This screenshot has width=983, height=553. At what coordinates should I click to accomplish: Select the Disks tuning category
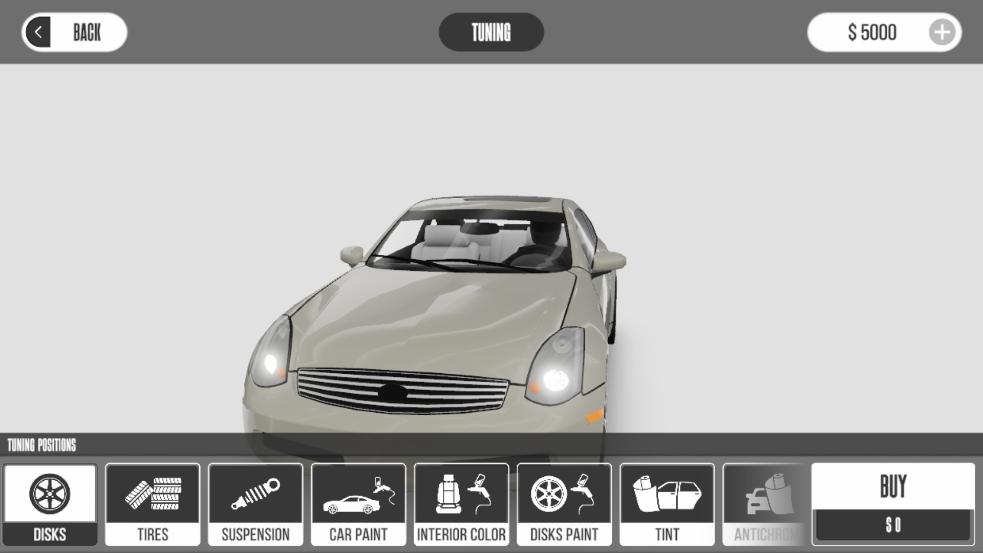click(x=50, y=504)
